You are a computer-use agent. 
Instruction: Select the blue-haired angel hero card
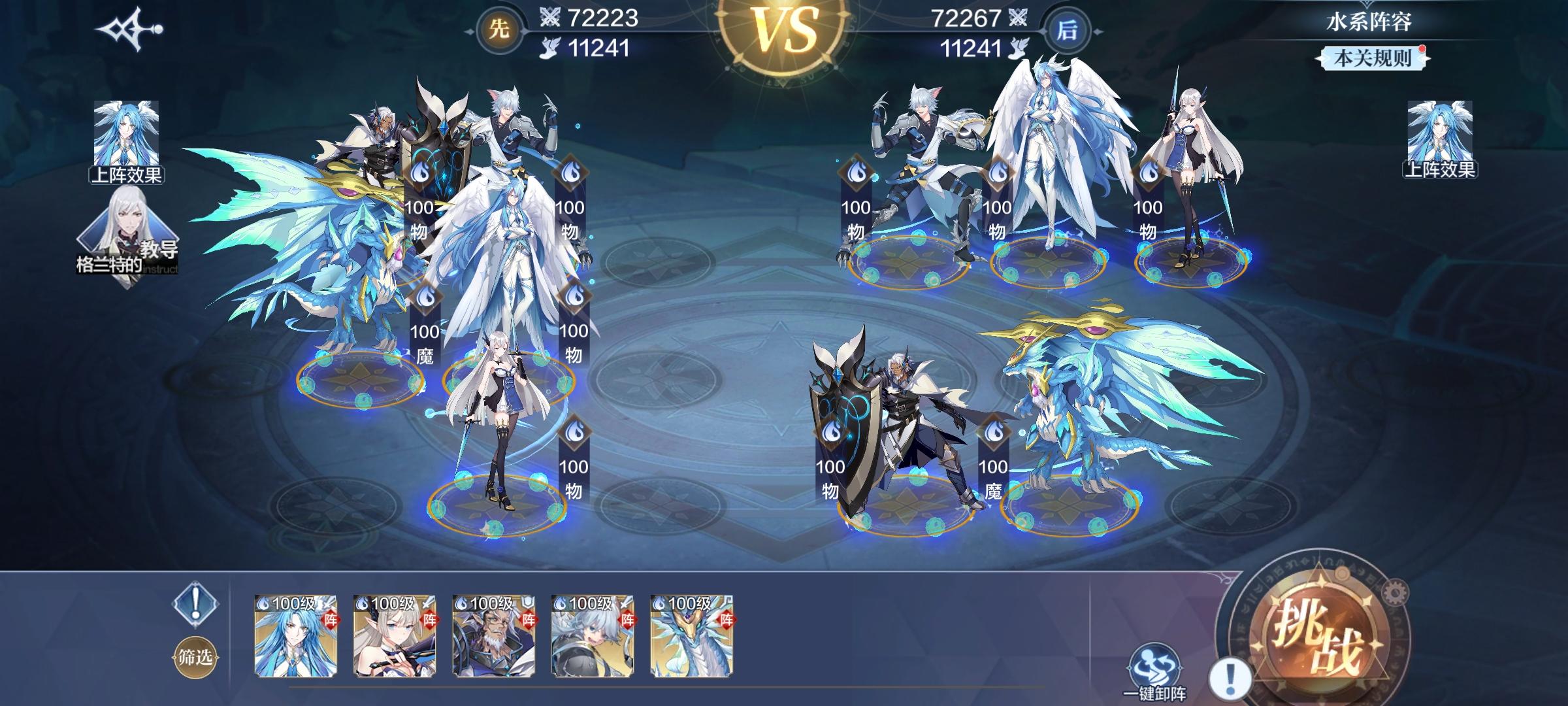[x=295, y=635]
